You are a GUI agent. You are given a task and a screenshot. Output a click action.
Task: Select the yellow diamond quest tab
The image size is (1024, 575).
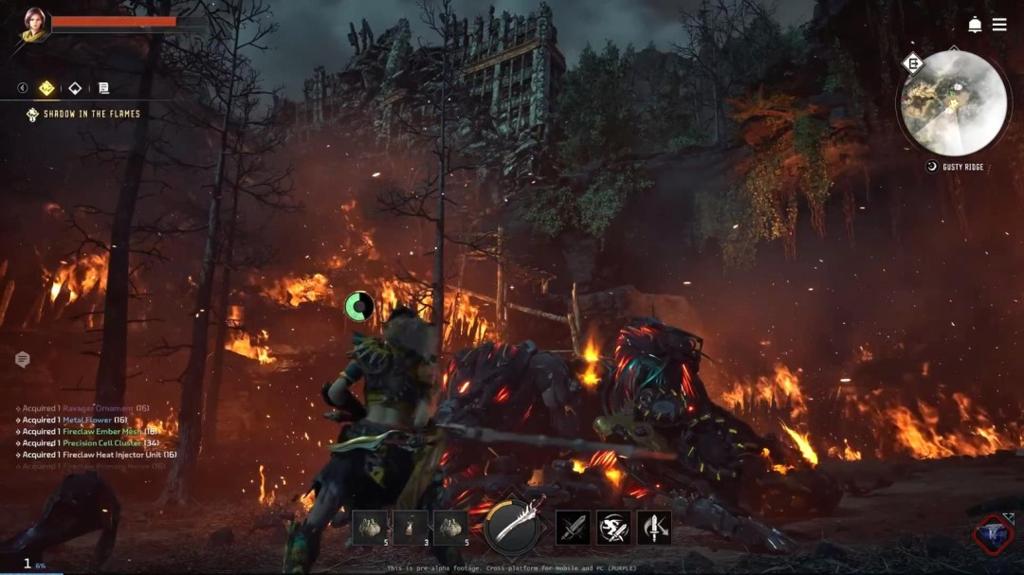pos(47,88)
